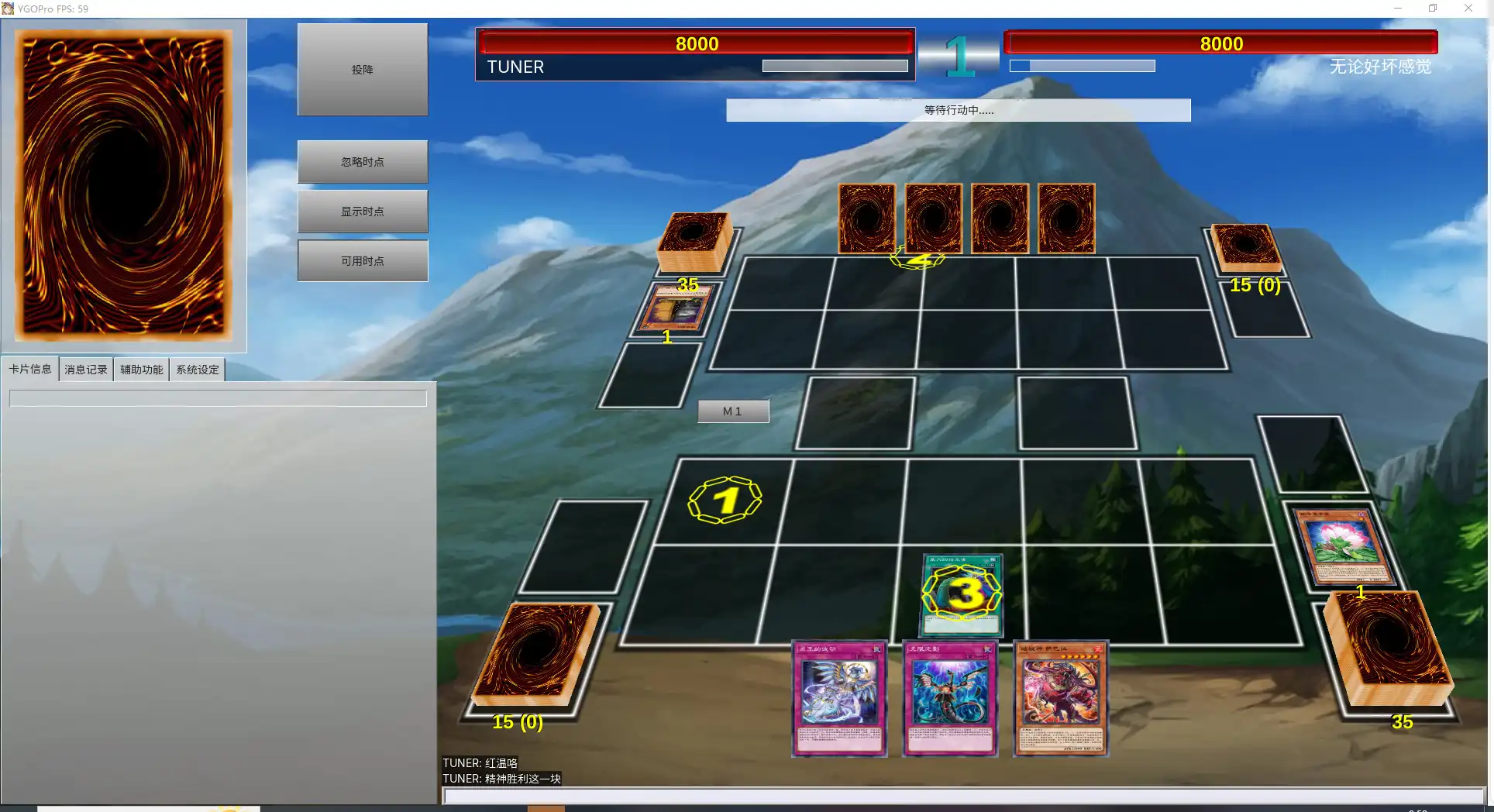
Task: Minimize the YGOPro window
Action: click(1398, 9)
